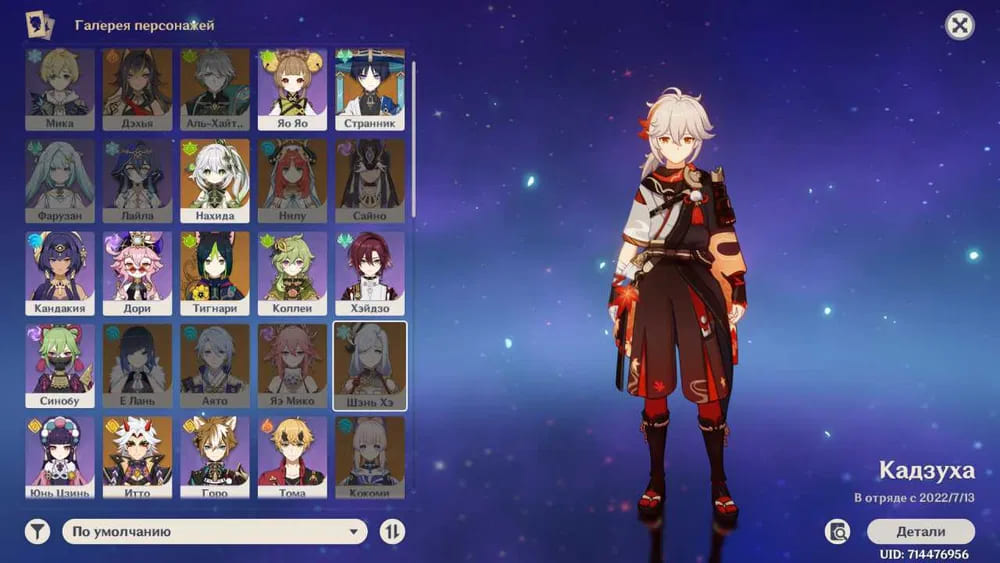Screen dimensions: 1000x563
Task: Close the character gallery
Action: [x=960, y=26]
